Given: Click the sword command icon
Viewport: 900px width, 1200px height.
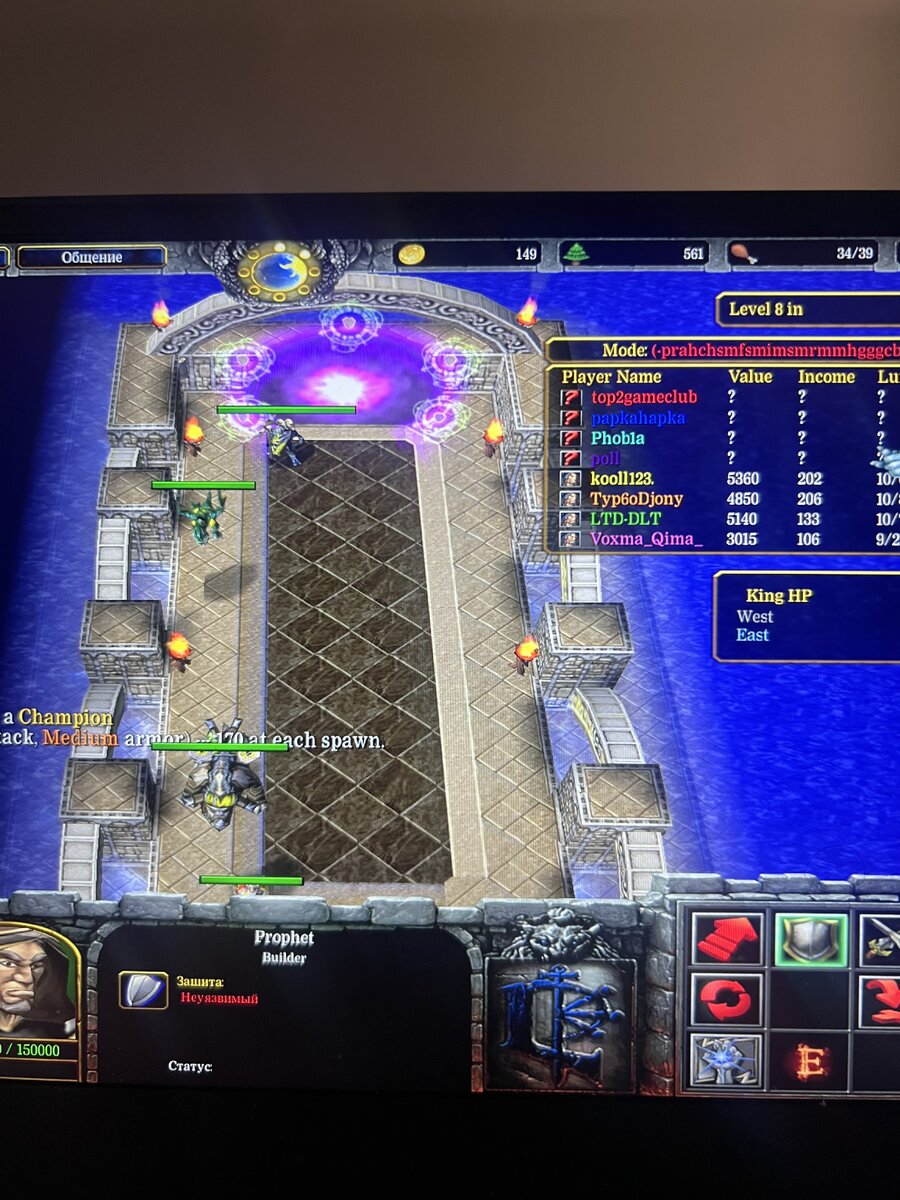Looking at the screenshot, I should click(x=880, y=941).
